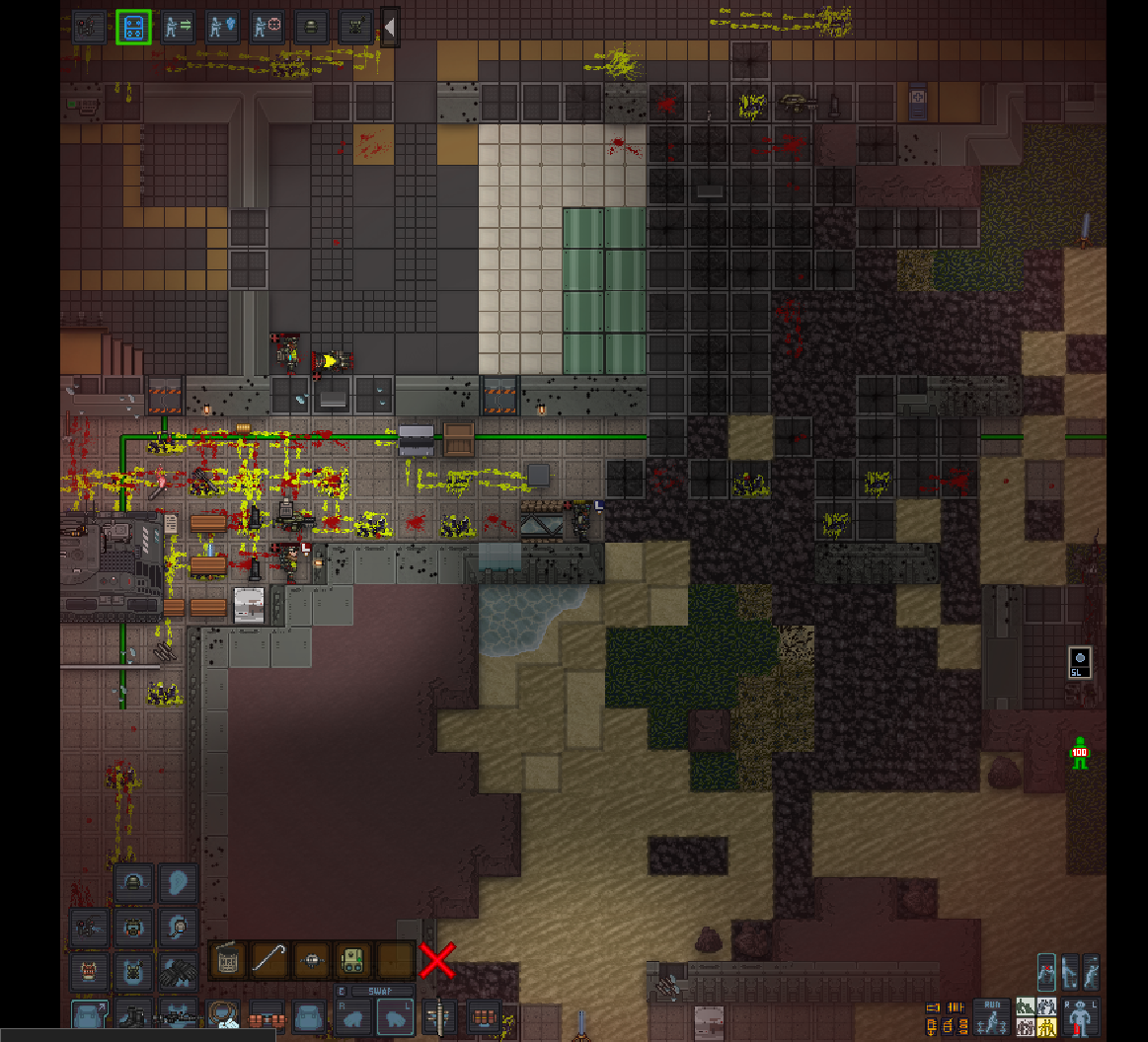
Task: Click the gas mask equipment slot
Action: click(133, 927)
